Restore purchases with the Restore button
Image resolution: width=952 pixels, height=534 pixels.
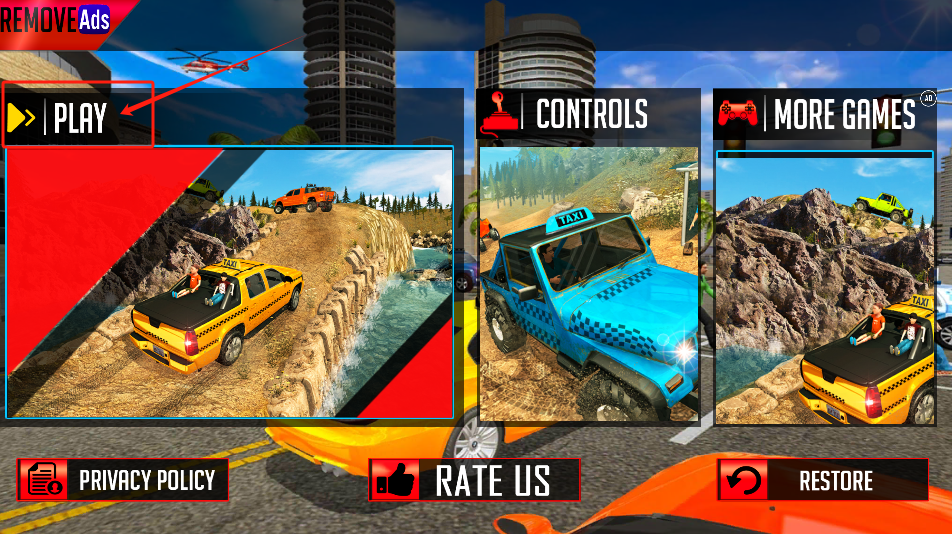pyautogui.click(x=823, y=480)
